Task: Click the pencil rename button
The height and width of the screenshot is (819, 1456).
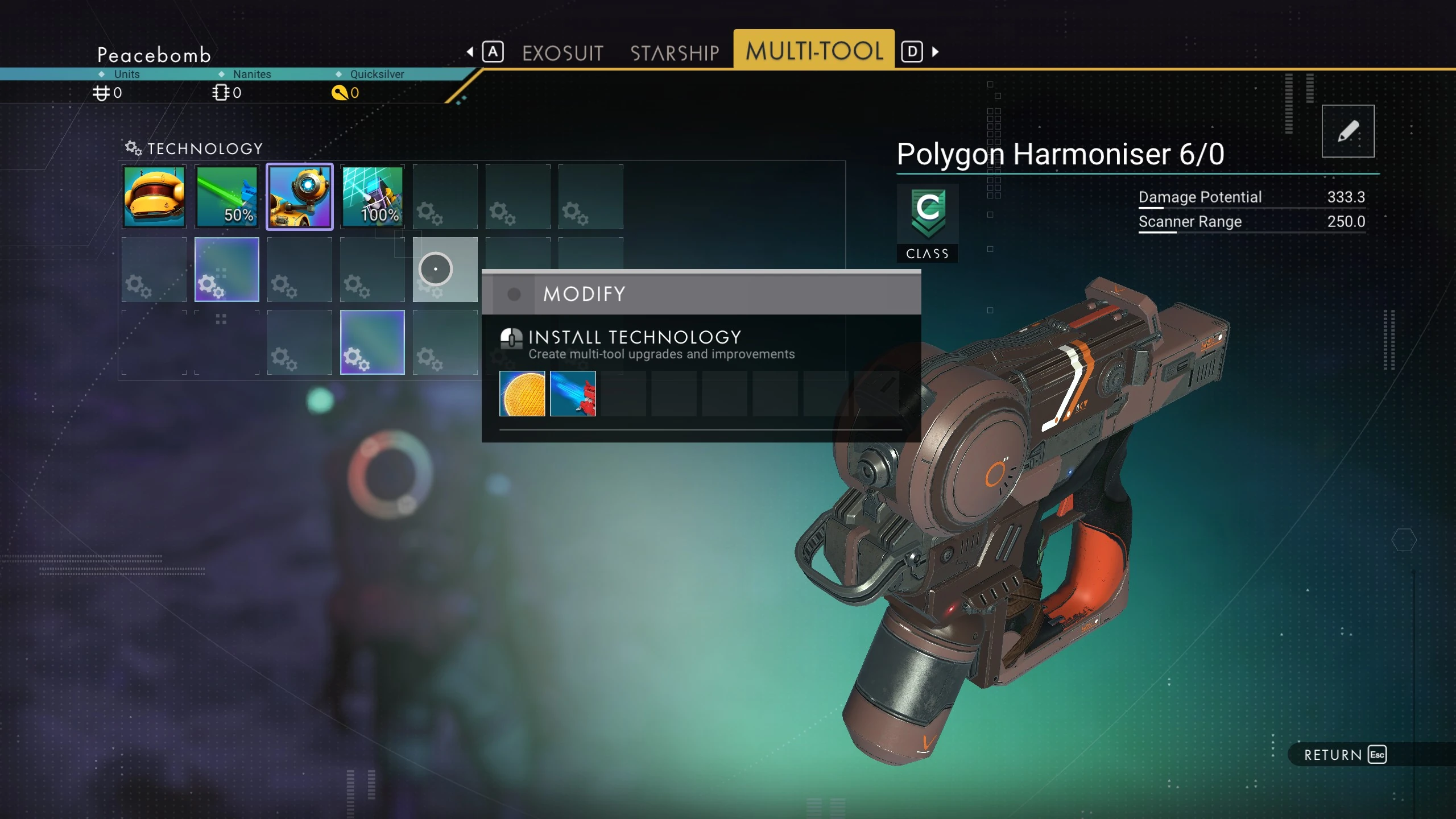Action: click(1347, 131)
